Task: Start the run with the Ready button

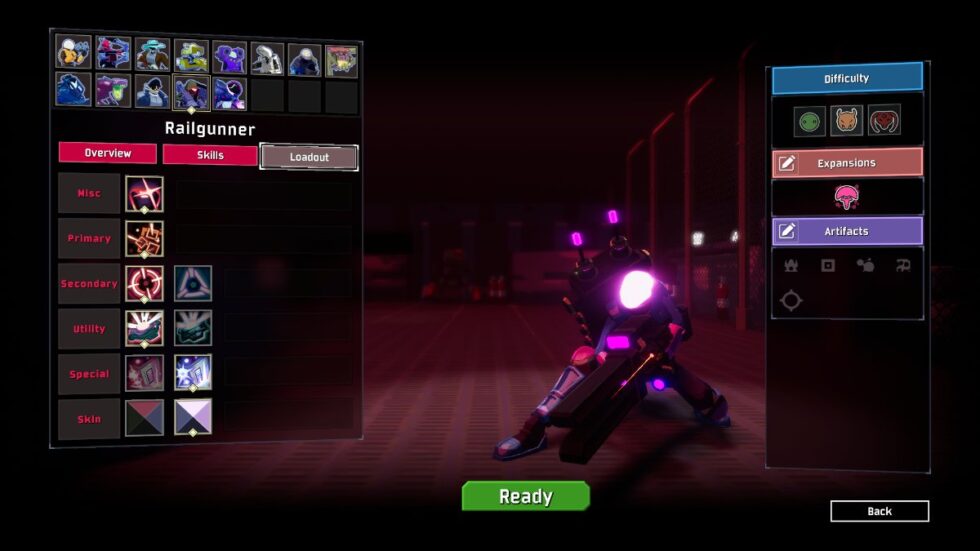Action: (525, 496)
